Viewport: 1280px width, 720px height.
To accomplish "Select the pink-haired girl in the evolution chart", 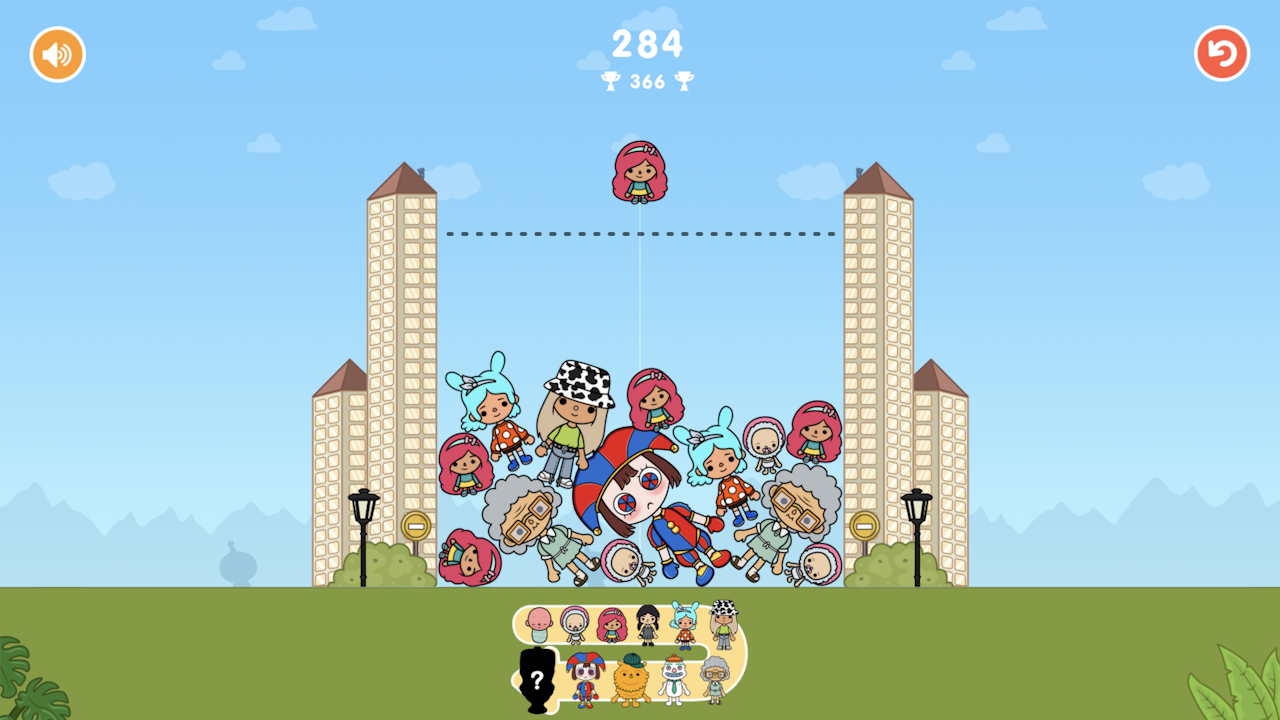I will [x=612, y=626].
